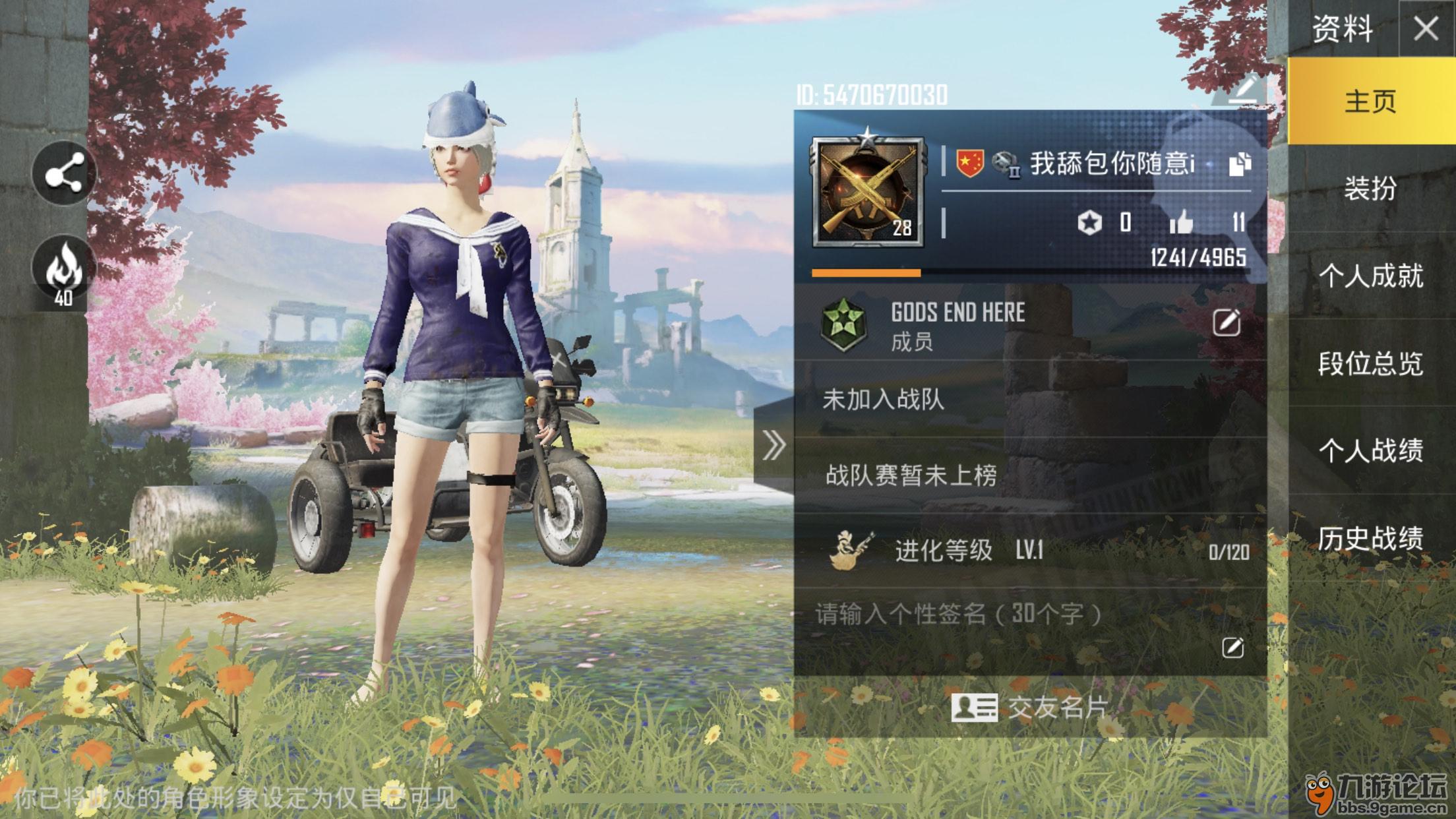This screenshot has width=1456, height=819.
Task: Click the thumbs-up likes icon showing 11
Action: pos(1184,224)
